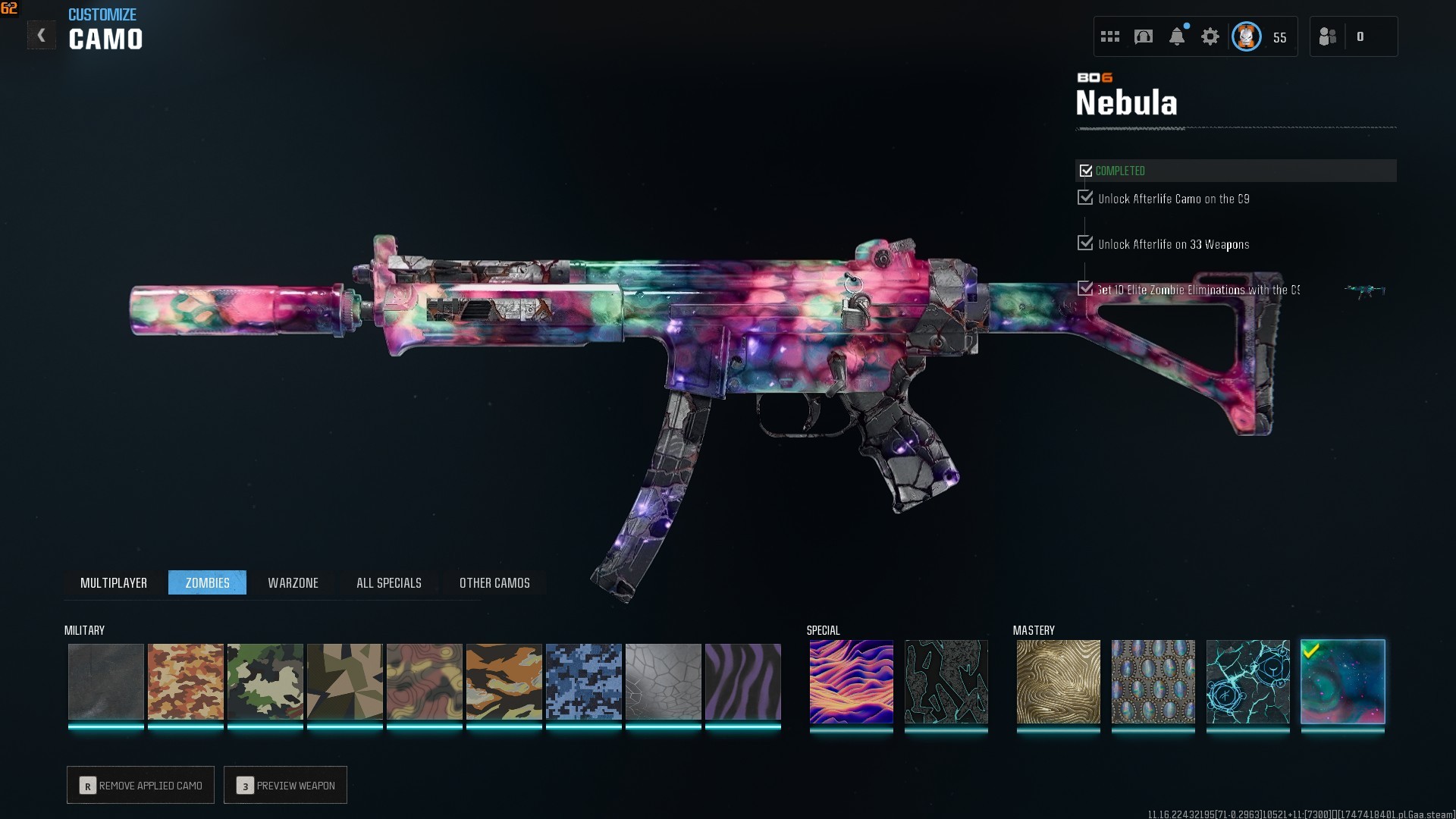Select the Zombies camo tab
Image resolution: width=1456 pixels, height=819 pixels.
[x=207, y=582]
